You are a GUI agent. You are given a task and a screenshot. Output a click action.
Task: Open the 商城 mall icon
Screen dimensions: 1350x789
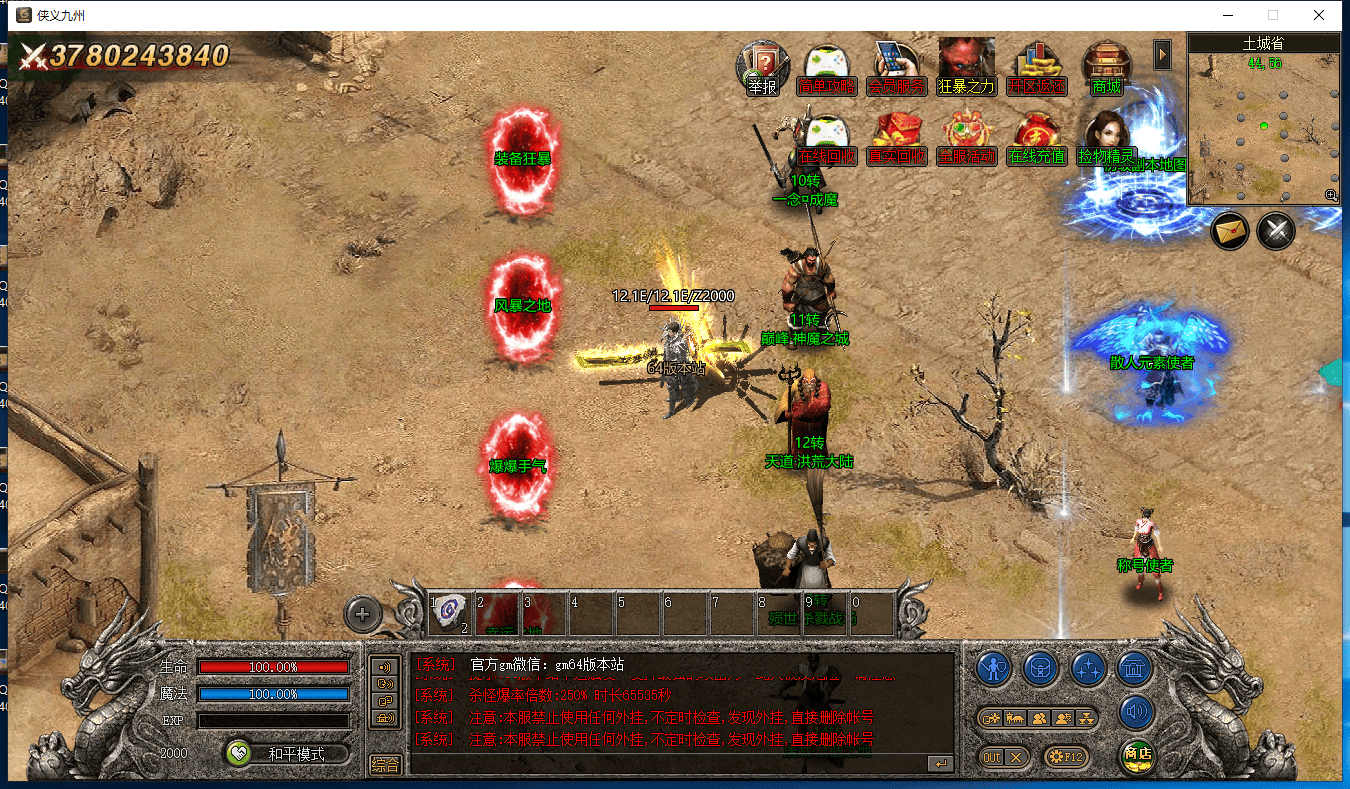pos(1106,67)
